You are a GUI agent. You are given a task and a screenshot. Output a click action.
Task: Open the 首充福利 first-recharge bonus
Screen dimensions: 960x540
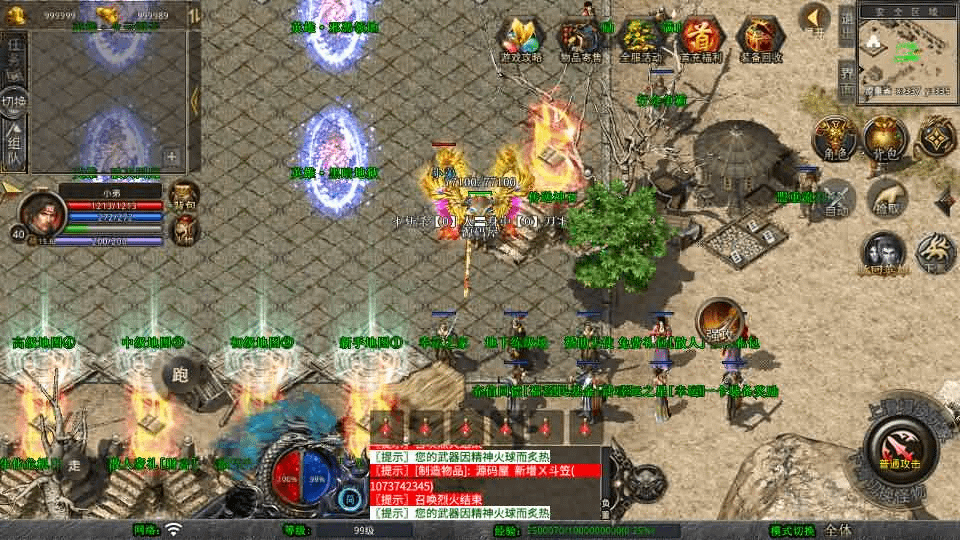(702, 39)
